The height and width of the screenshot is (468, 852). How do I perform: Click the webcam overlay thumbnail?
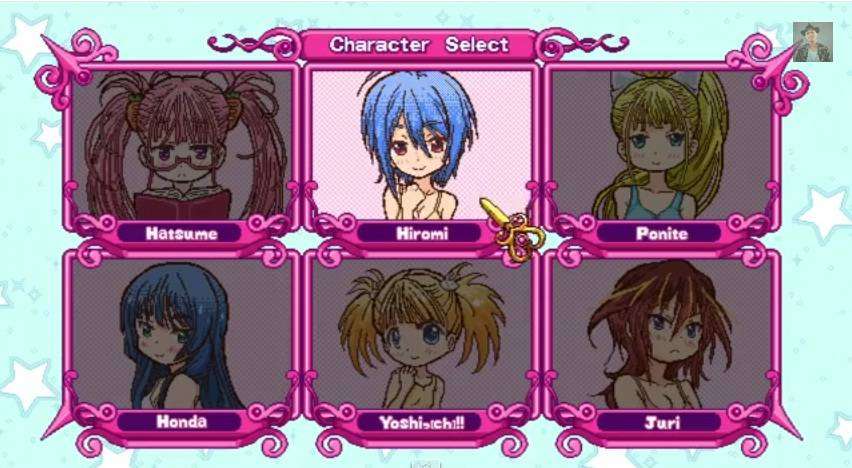(x=812, y=42)
